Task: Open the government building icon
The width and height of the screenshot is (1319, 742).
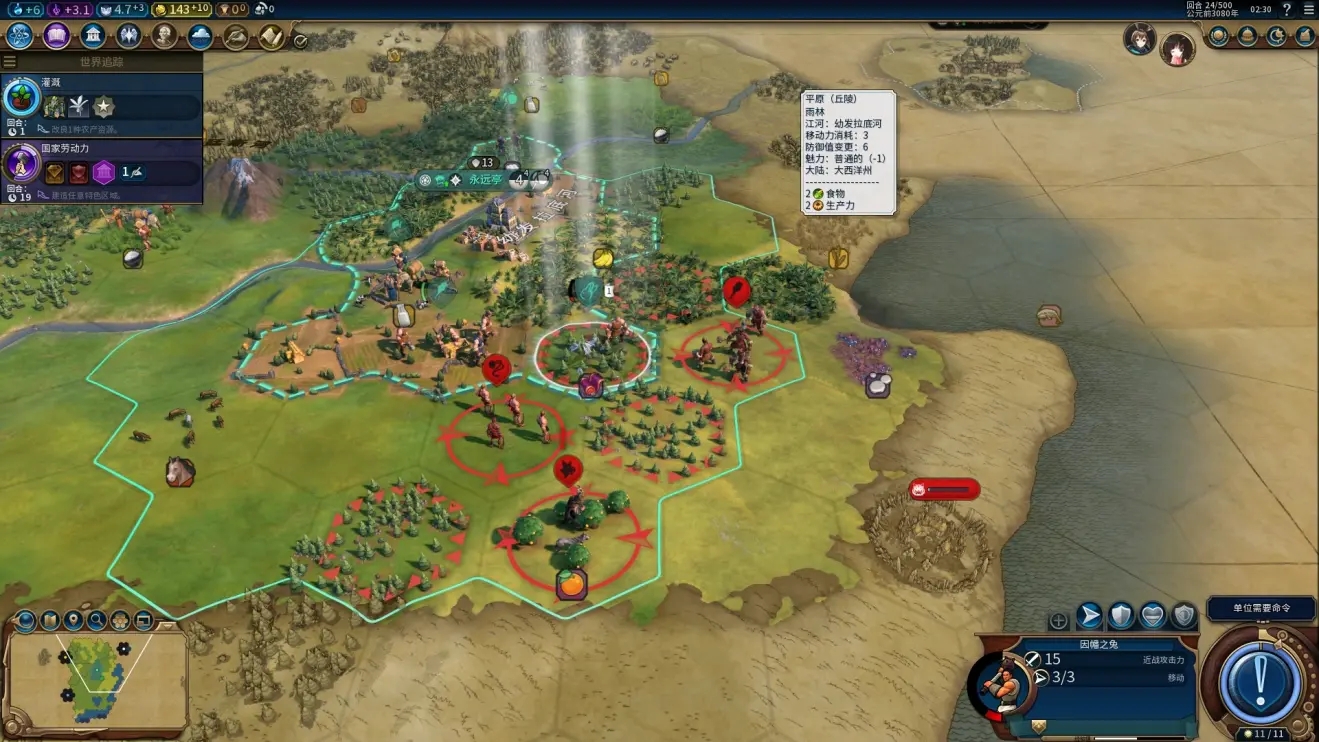Action: pos(93,36)
